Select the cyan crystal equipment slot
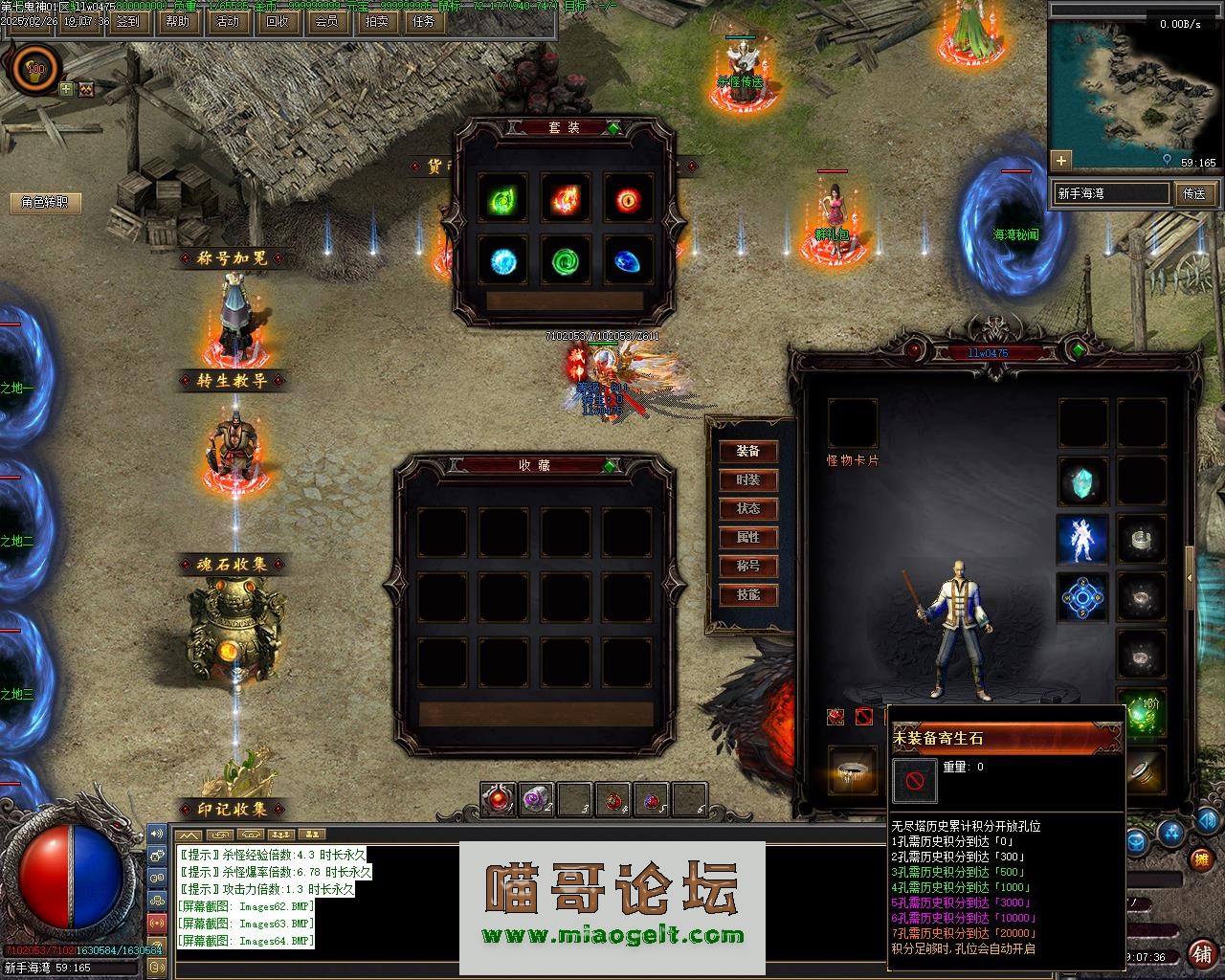The image size is (1225, 980). (1083, 481)
